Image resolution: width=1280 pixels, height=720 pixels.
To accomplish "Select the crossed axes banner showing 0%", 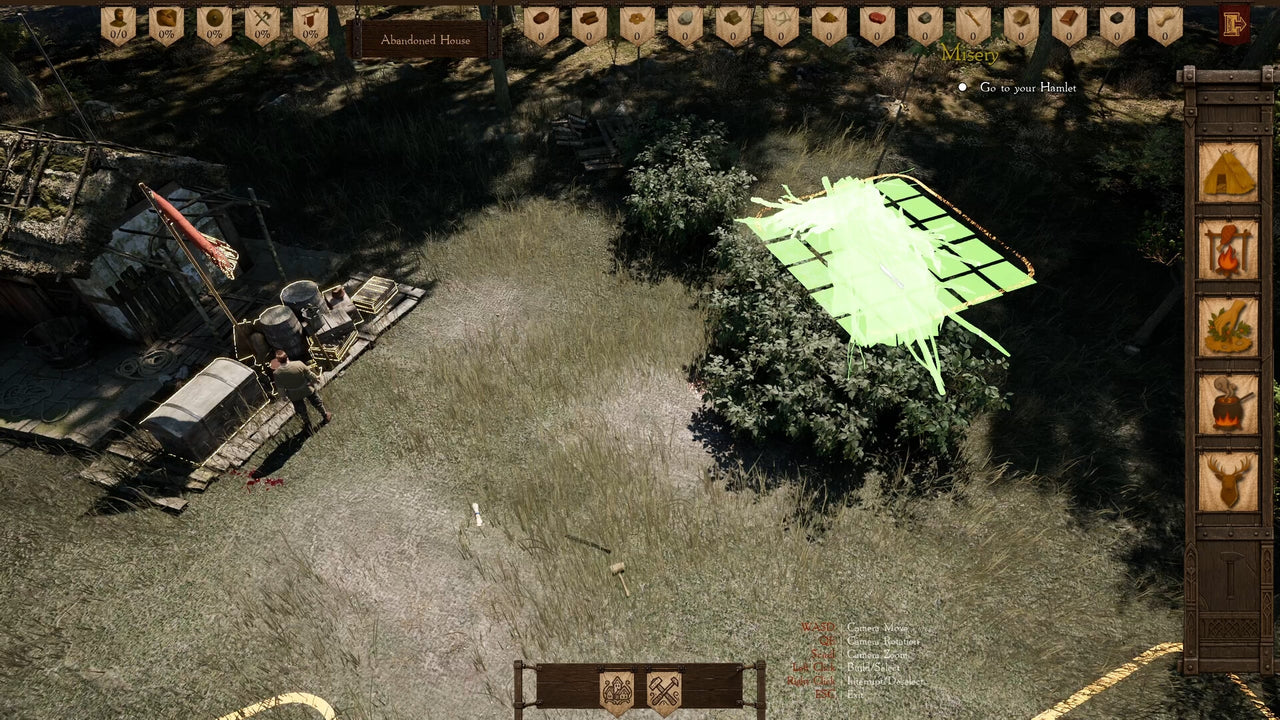I will 261,20.
